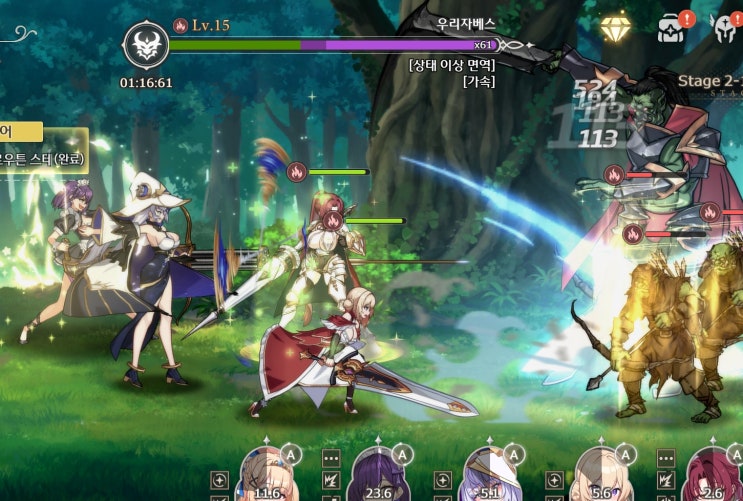Select red-haired hero portrait with 2.6 cooldown
This screenshot has height=501, width=743.
[710, 475]
